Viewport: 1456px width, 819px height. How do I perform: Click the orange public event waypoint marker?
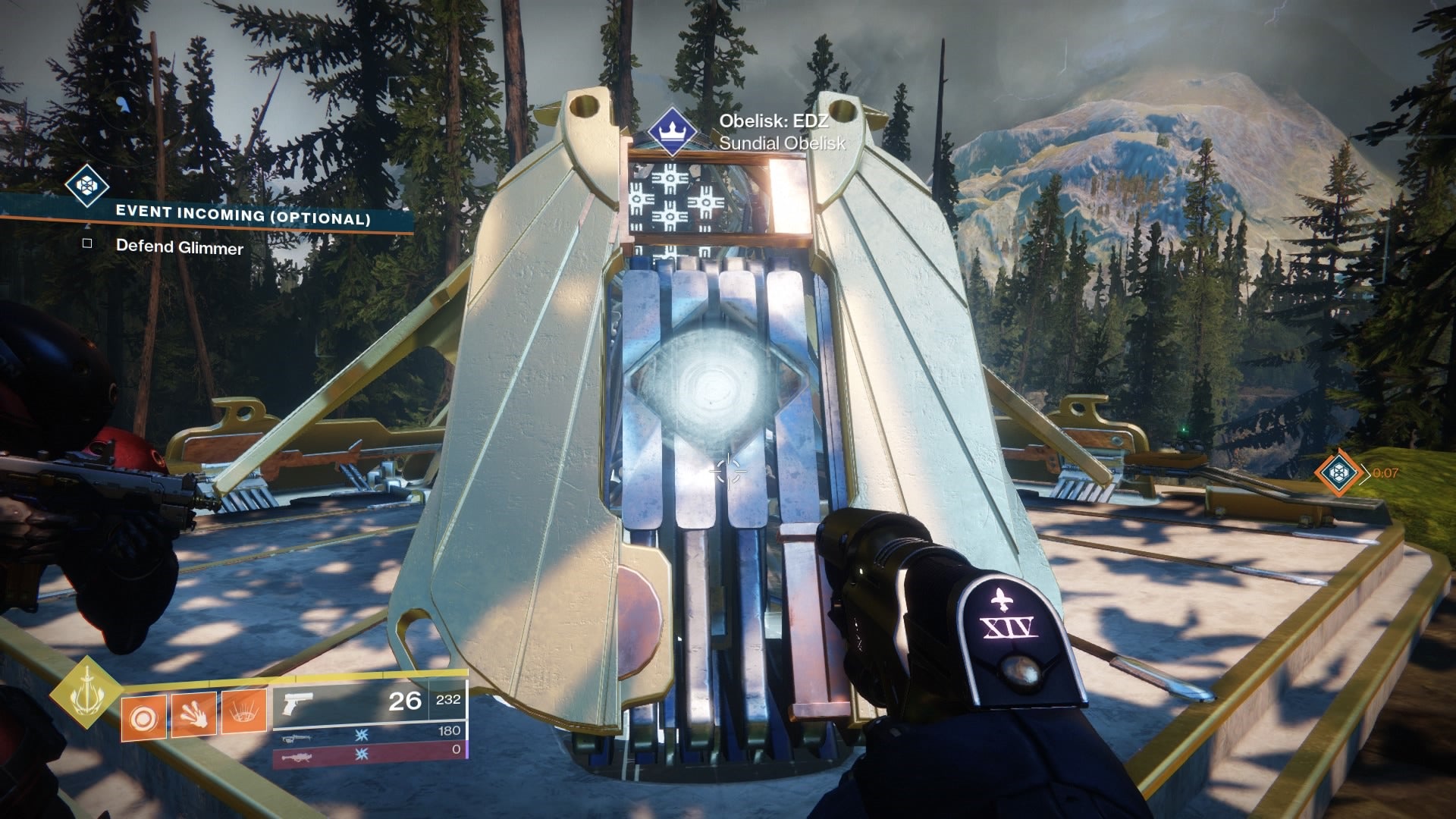[x=1337, y=472]
